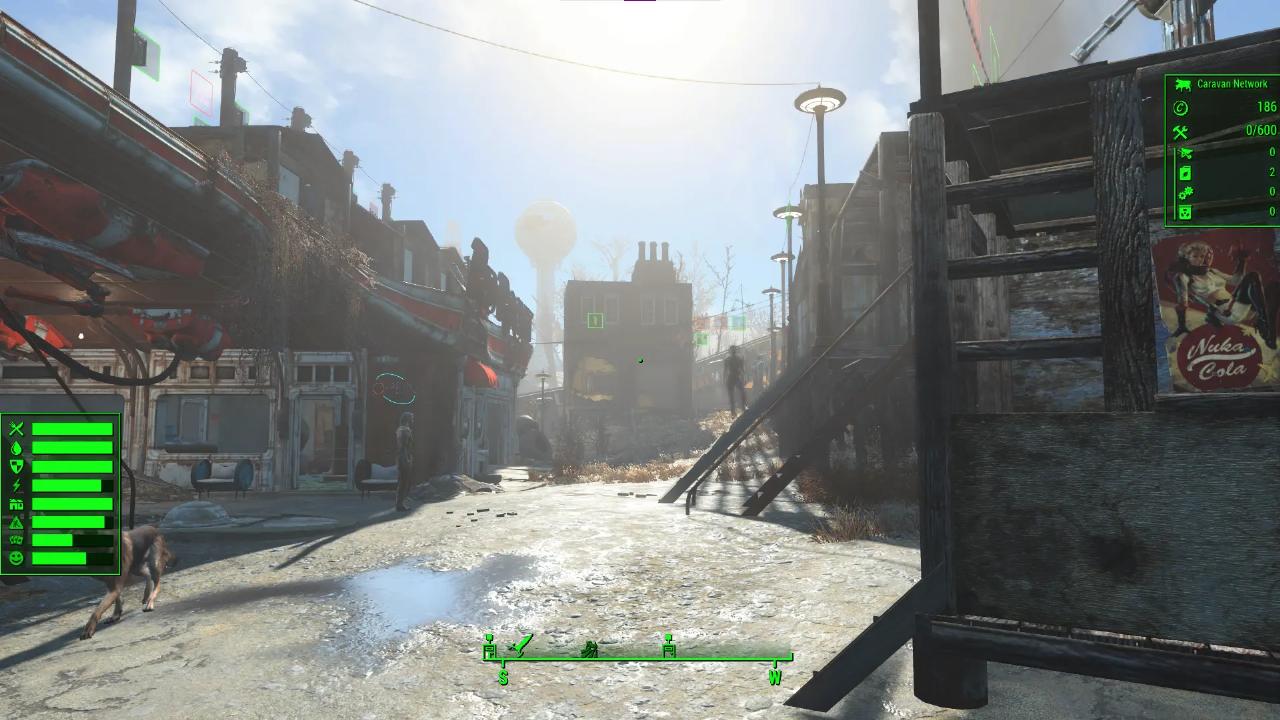Select the water droplet icon
Image resolution: width=1280 pixels, height=720 pixels.
(16, 448)
